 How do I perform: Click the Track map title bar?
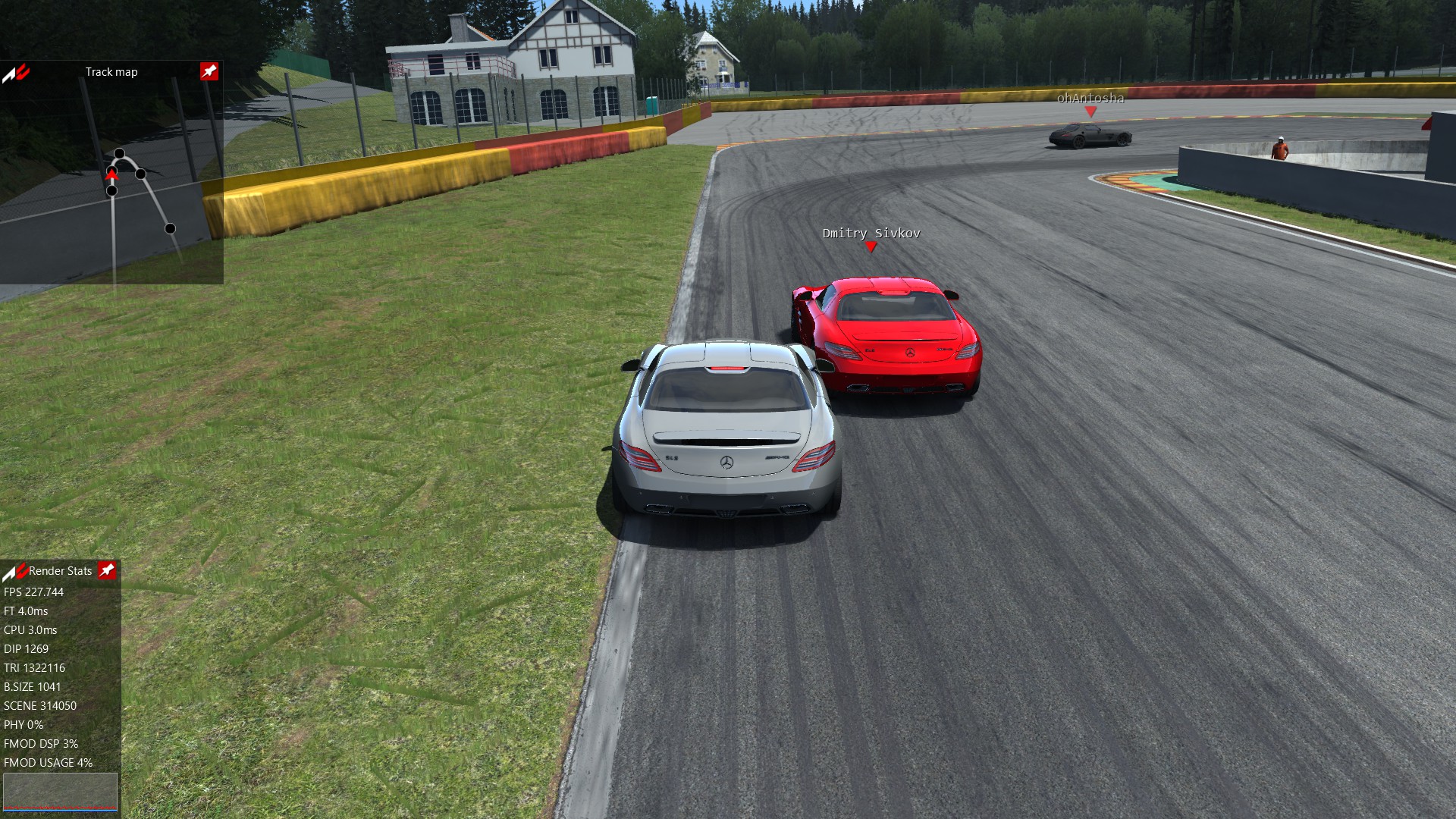point(111,72)
